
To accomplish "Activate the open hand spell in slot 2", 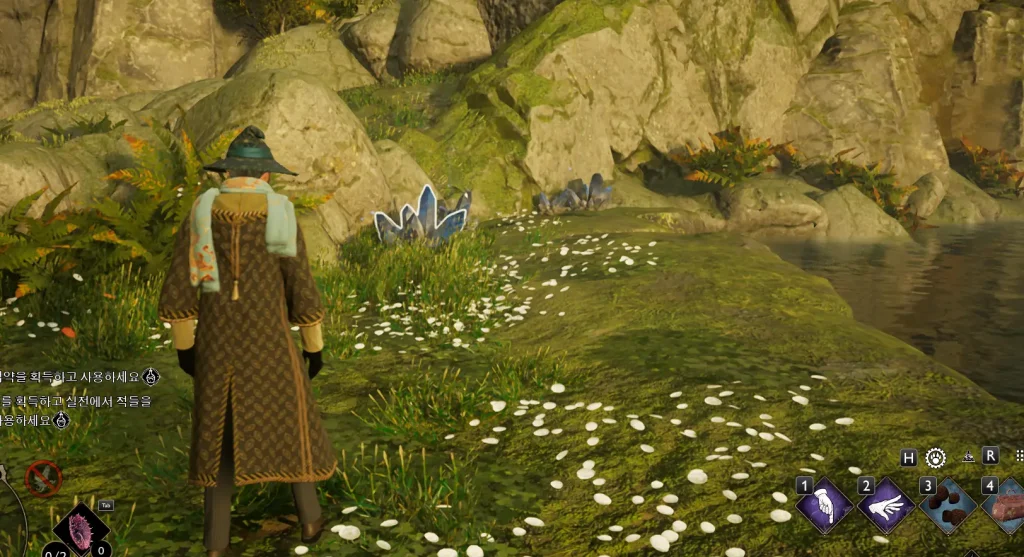I will [x=886, y=505].
